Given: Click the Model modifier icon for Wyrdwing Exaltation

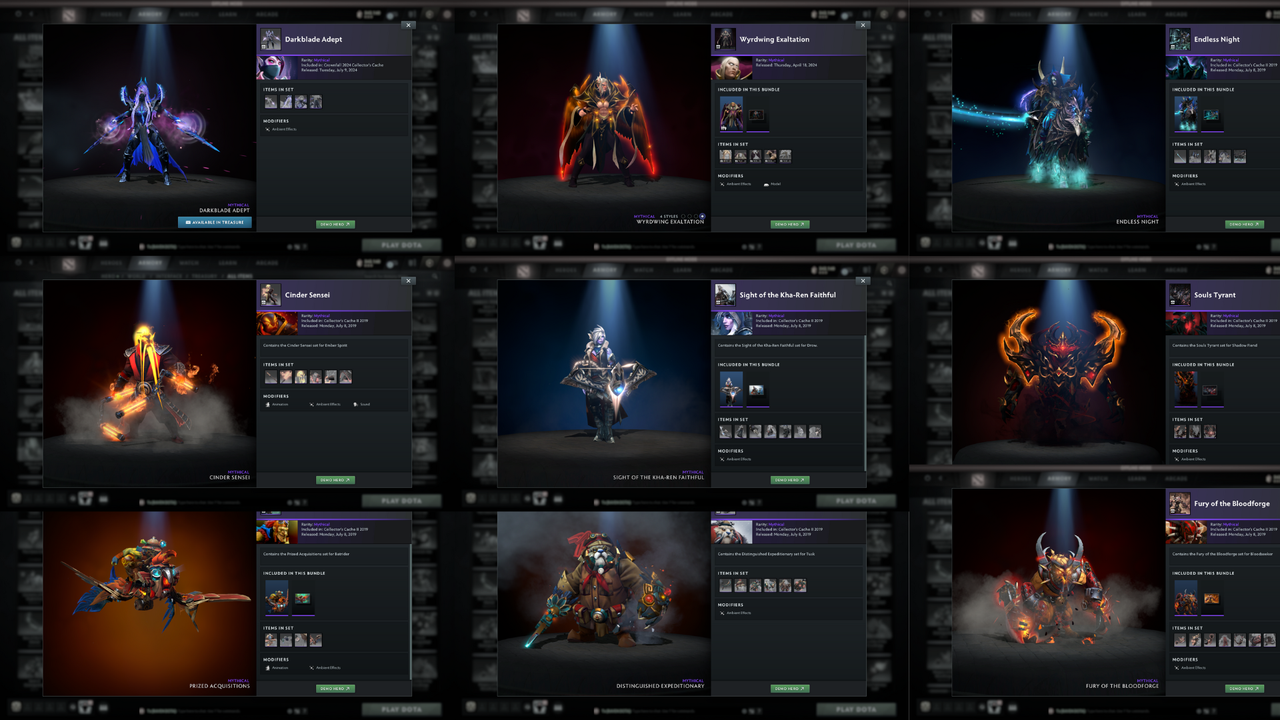Looking at the screenshot, I should coord(766,184).
